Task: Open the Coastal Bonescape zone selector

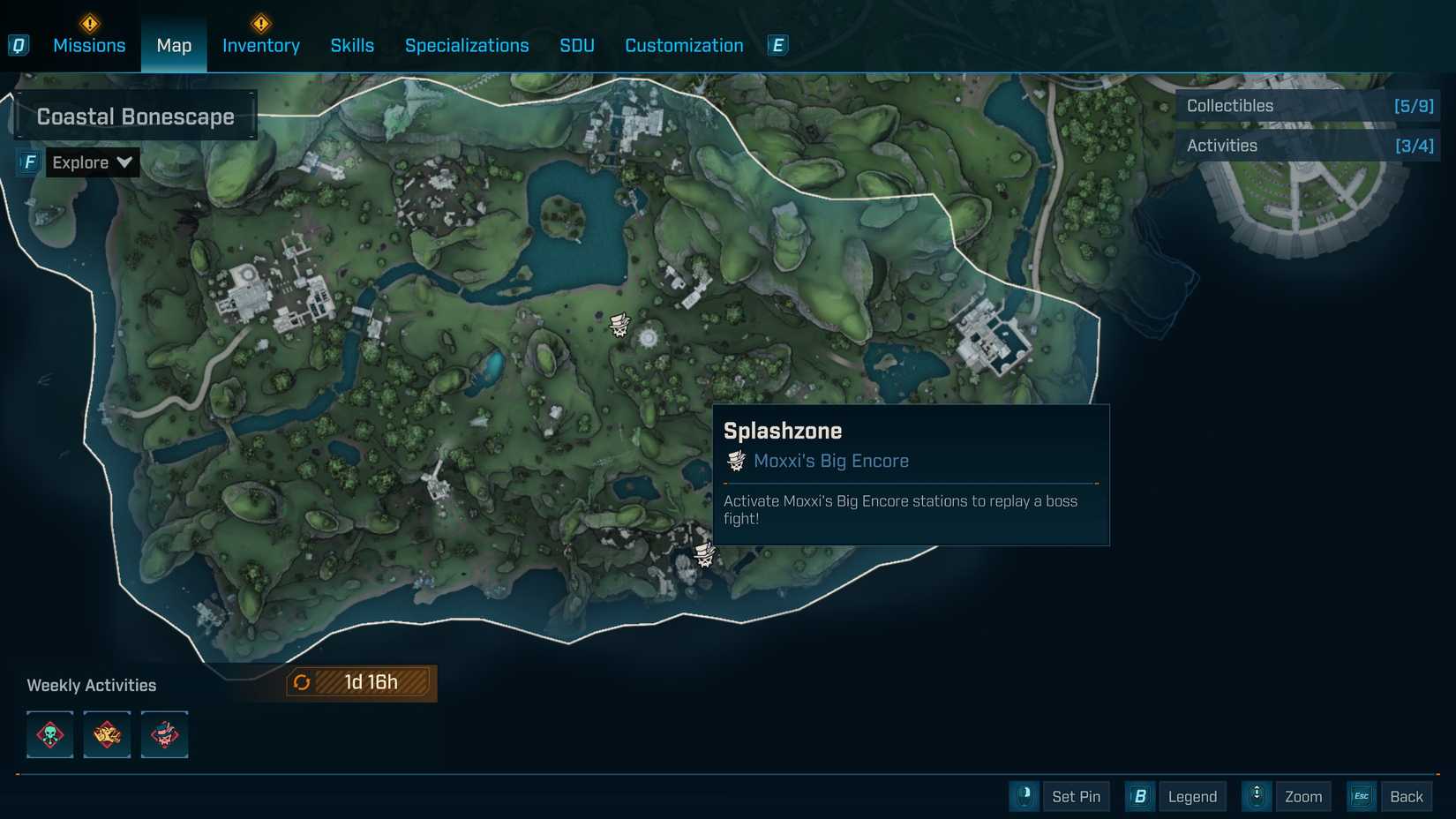Action: 135,116
